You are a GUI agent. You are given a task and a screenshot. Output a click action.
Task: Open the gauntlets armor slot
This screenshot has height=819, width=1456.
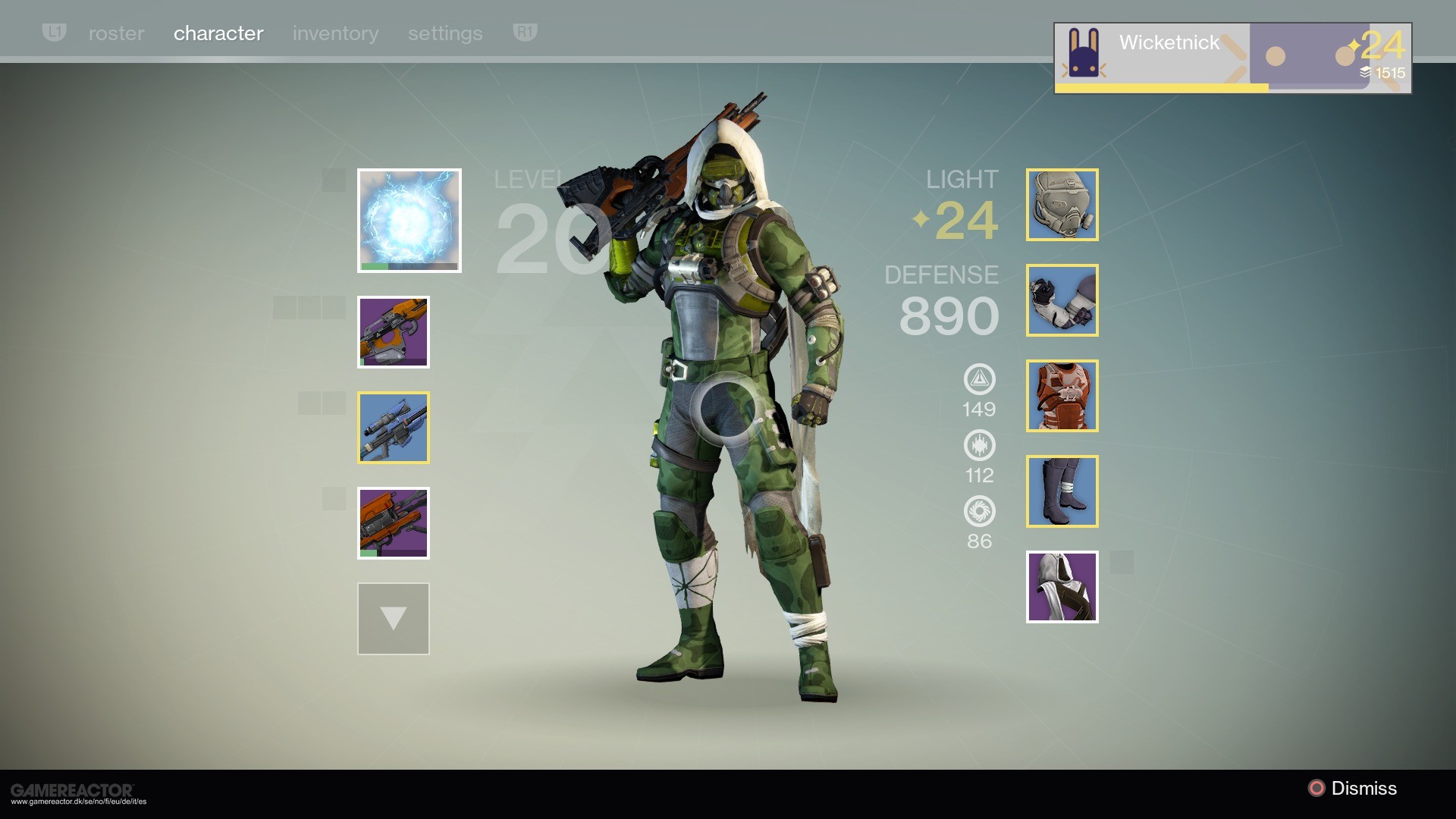tap(1062, 300)
